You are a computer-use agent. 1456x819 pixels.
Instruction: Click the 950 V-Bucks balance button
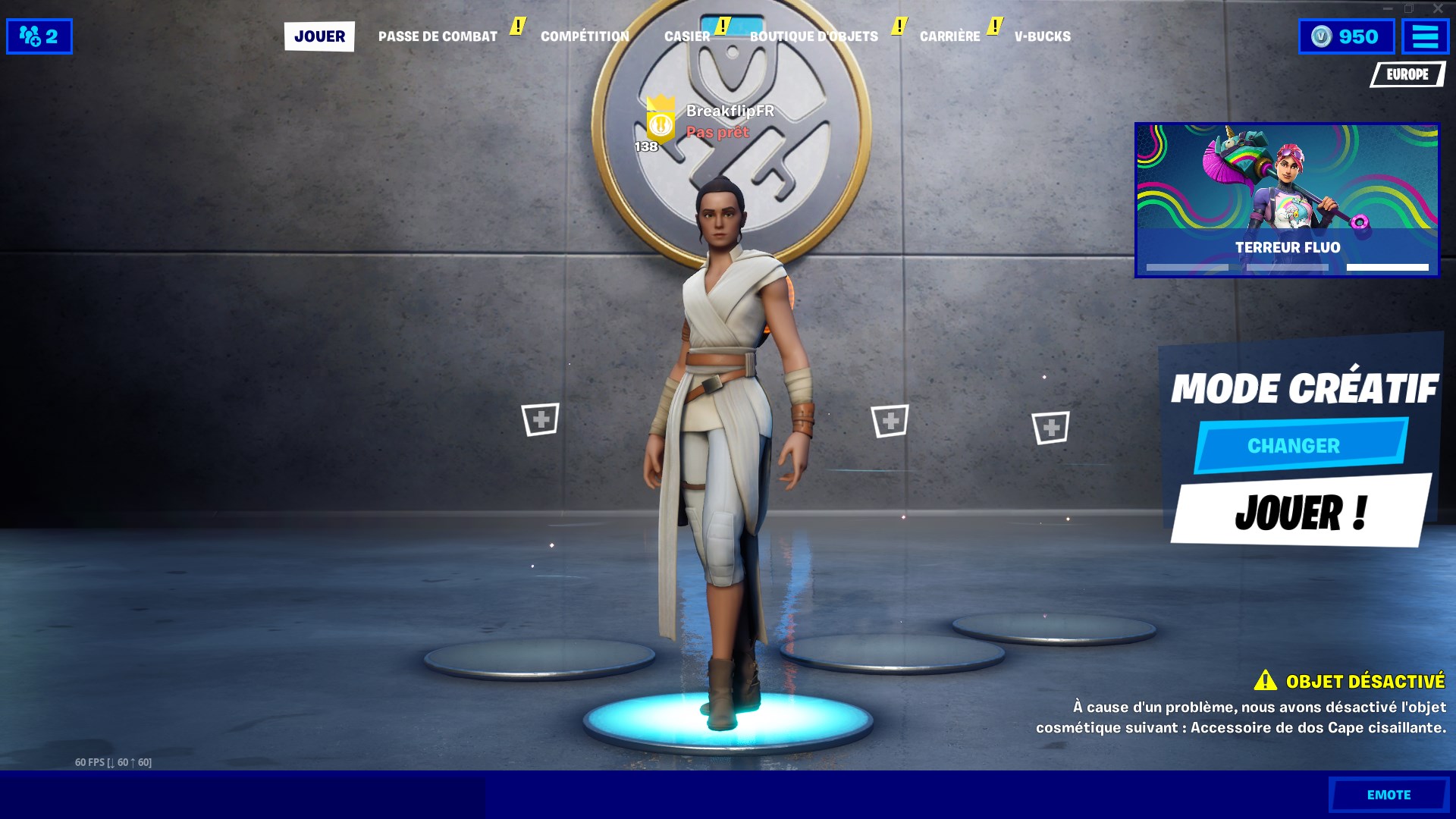click(1346, 36)
